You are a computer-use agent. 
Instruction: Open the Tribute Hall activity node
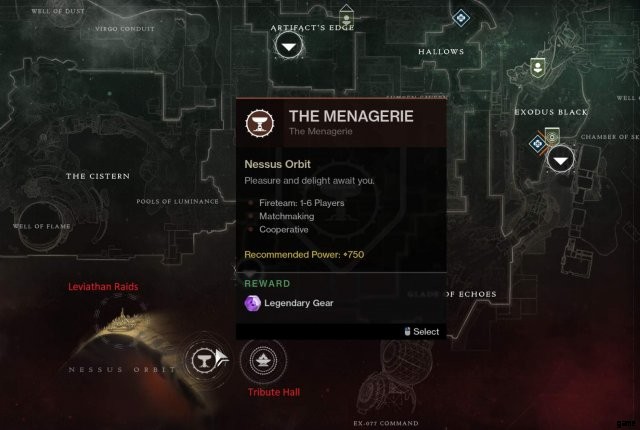coord(263,359)
